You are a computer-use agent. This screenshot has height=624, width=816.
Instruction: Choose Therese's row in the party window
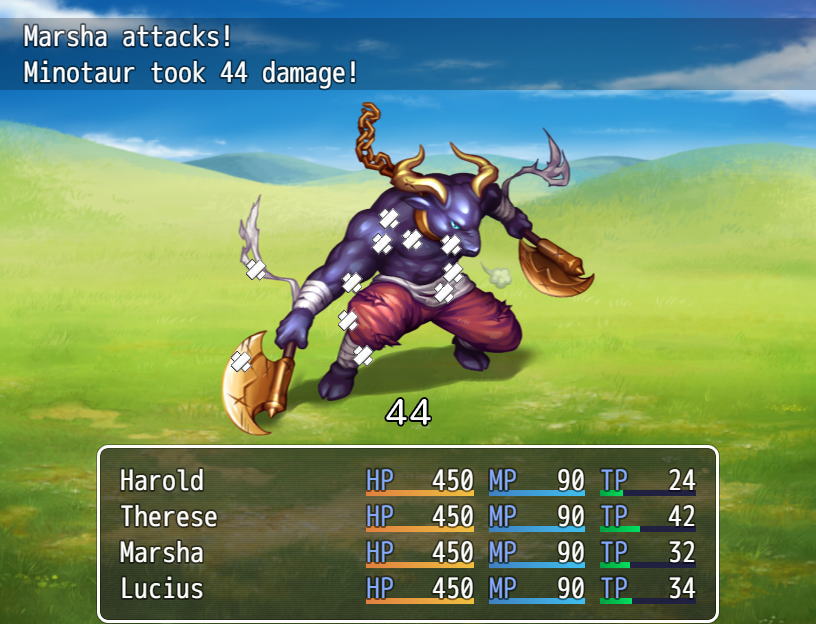click(x=168, y=517)
